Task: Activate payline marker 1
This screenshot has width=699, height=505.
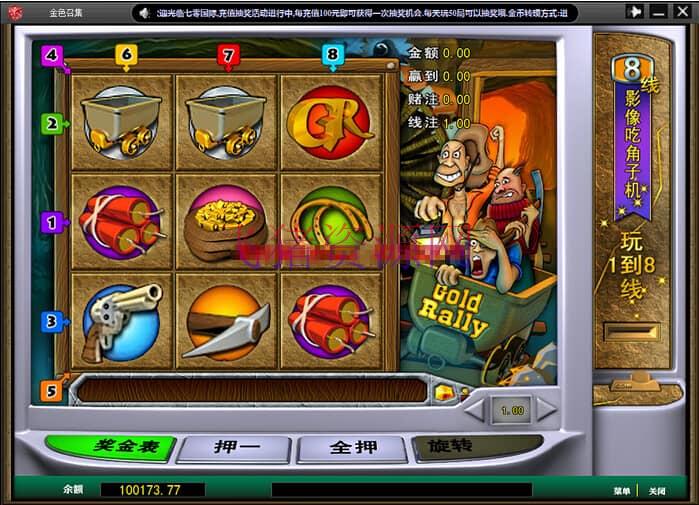Action: click(50, 222)
